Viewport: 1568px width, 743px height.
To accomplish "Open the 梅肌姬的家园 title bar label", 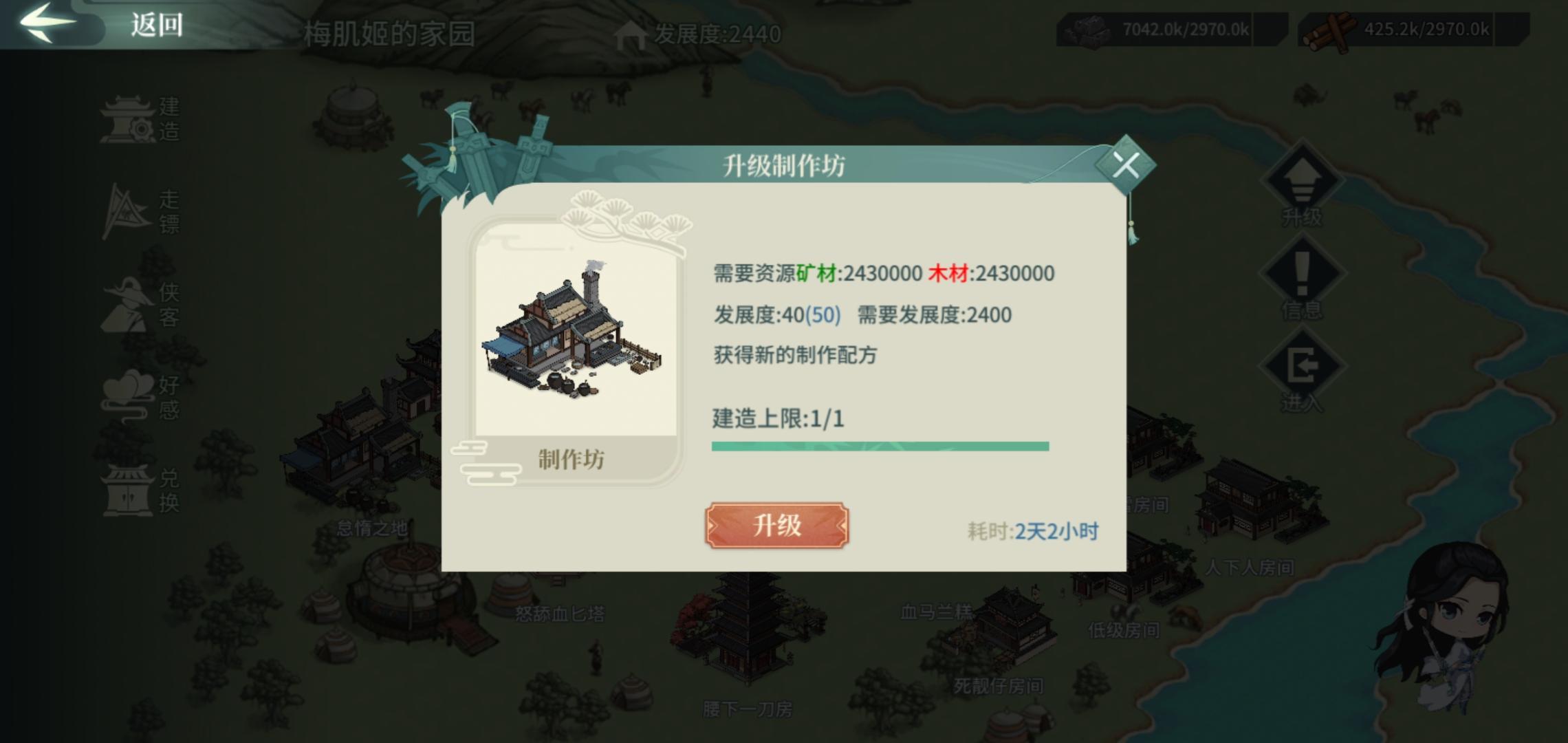I will tap(389, 30).
